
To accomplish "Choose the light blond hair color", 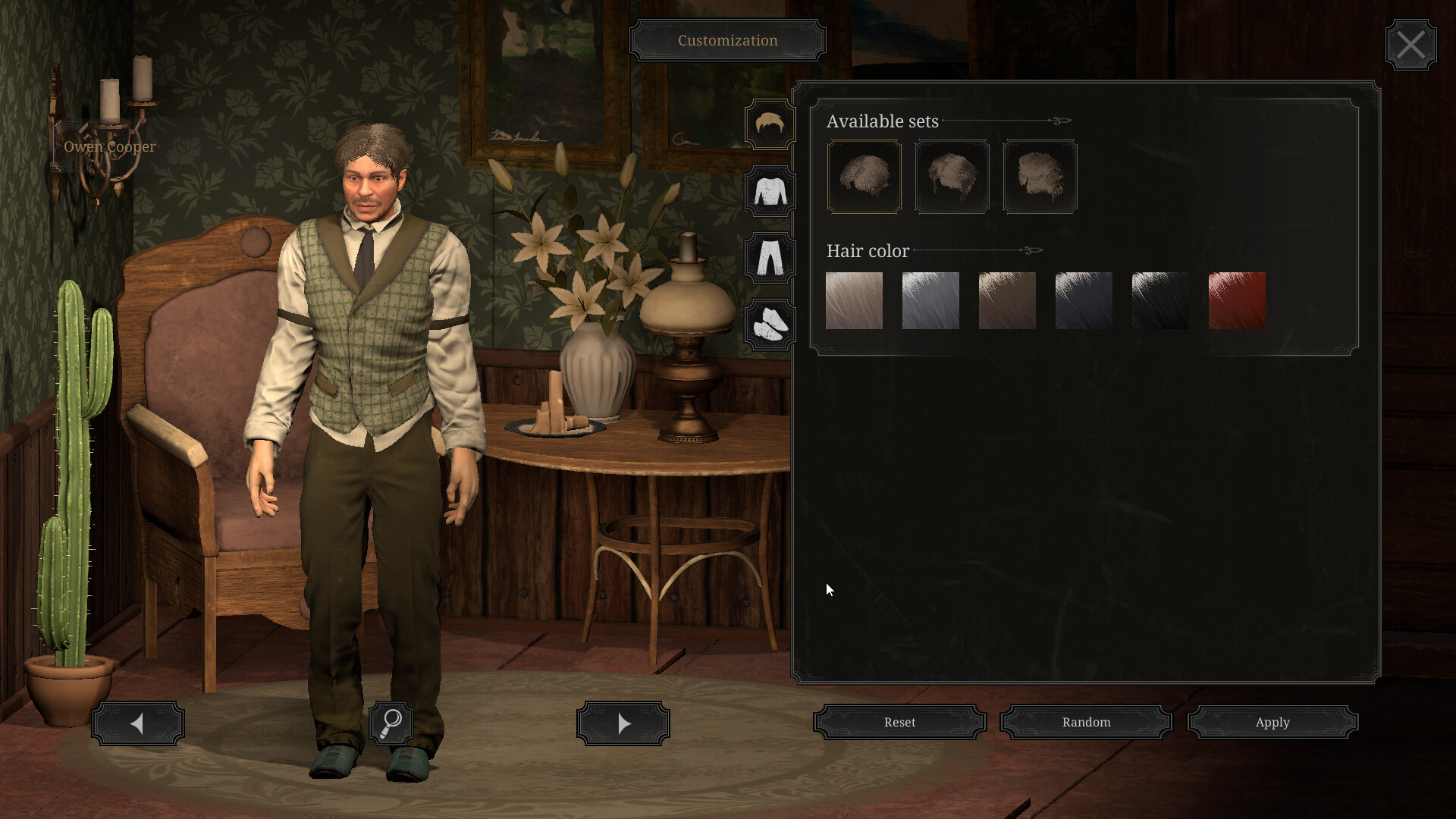I will (854, 300).
